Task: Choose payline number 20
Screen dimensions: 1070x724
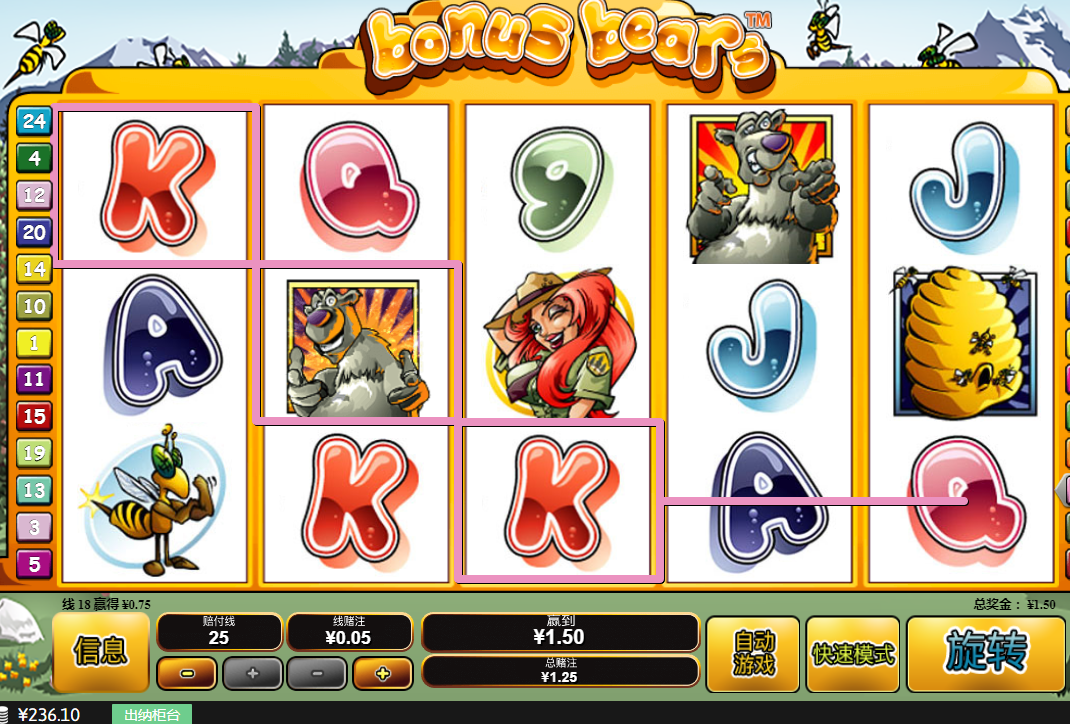Action: 34,232
